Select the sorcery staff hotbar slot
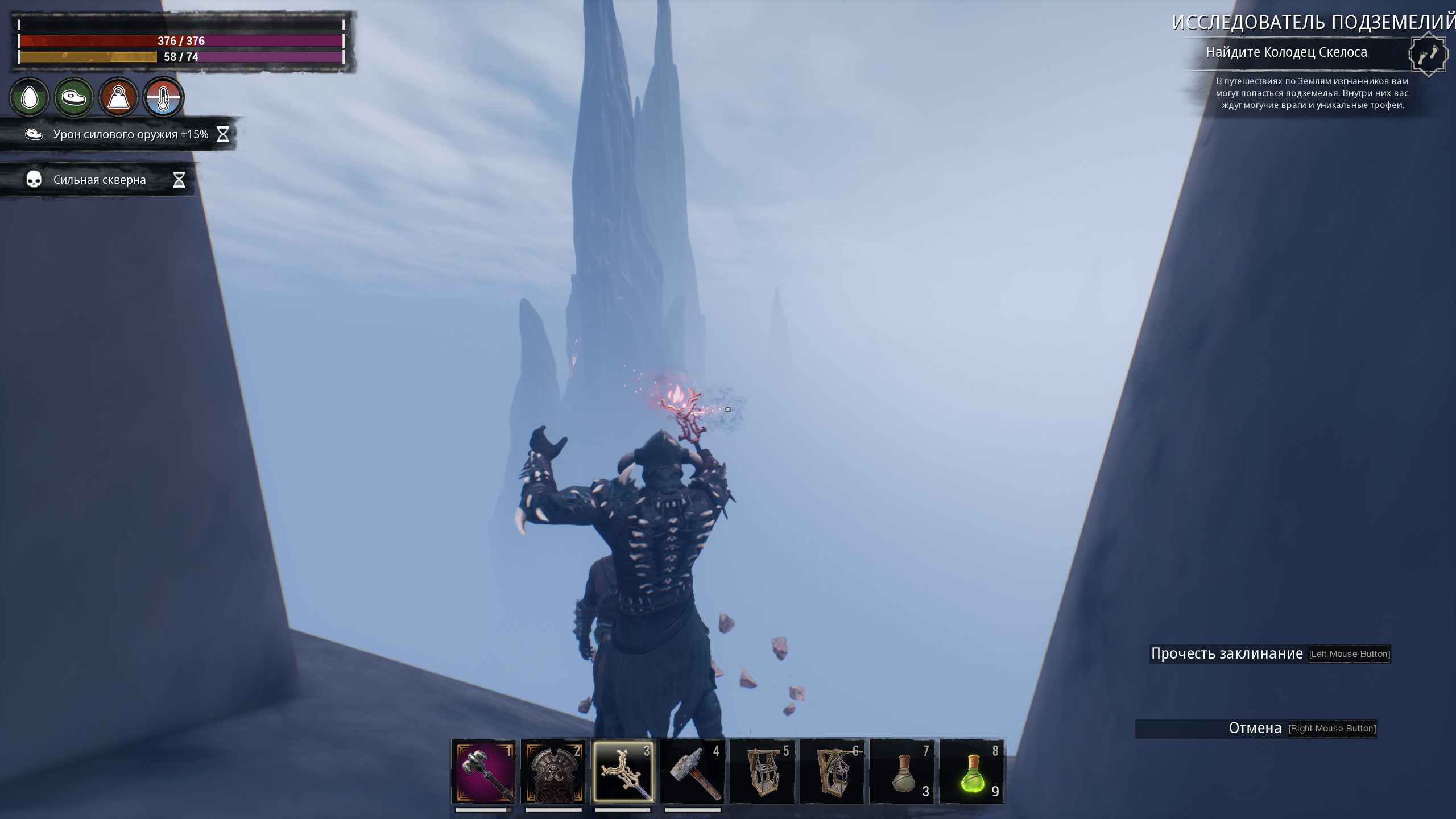 (623, 771)
